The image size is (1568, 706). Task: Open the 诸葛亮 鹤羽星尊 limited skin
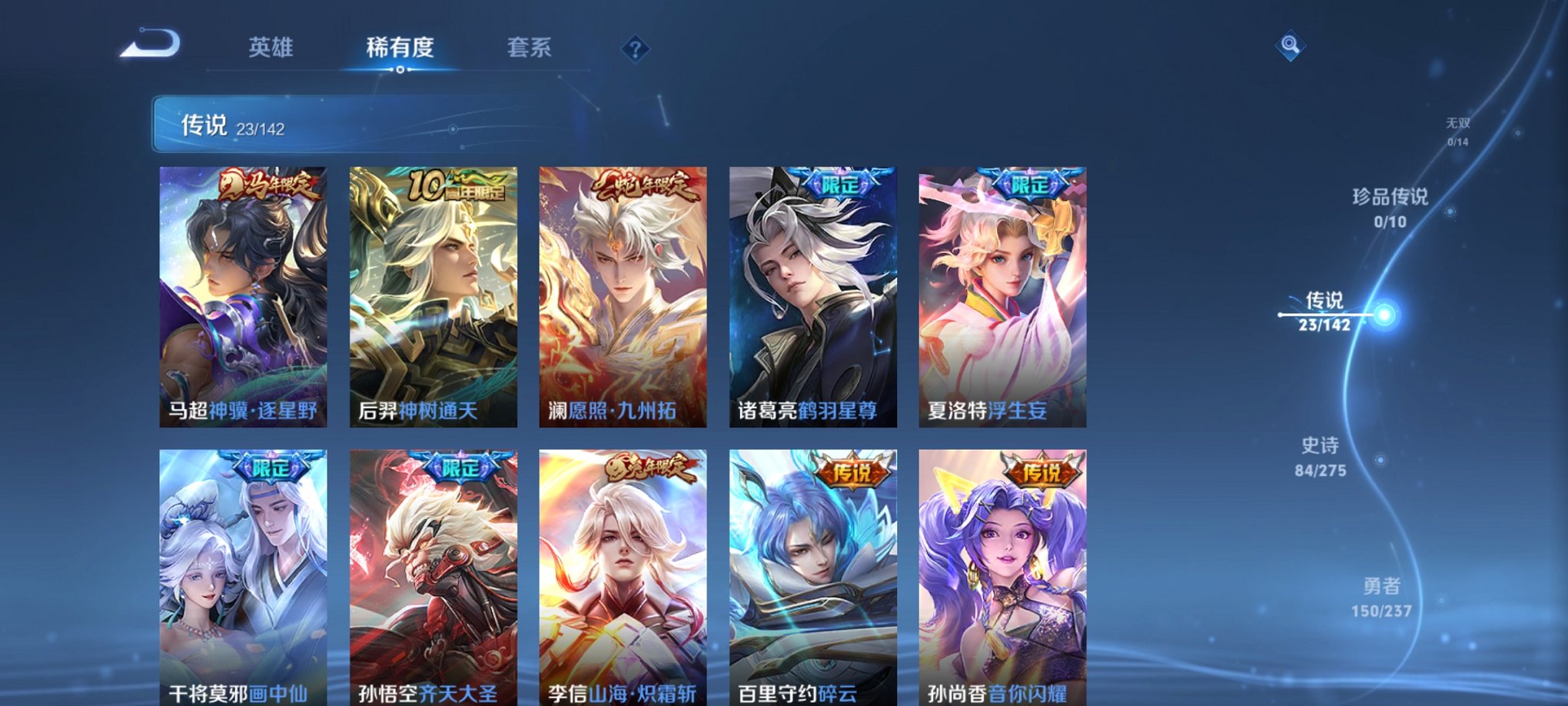[812, 292]
